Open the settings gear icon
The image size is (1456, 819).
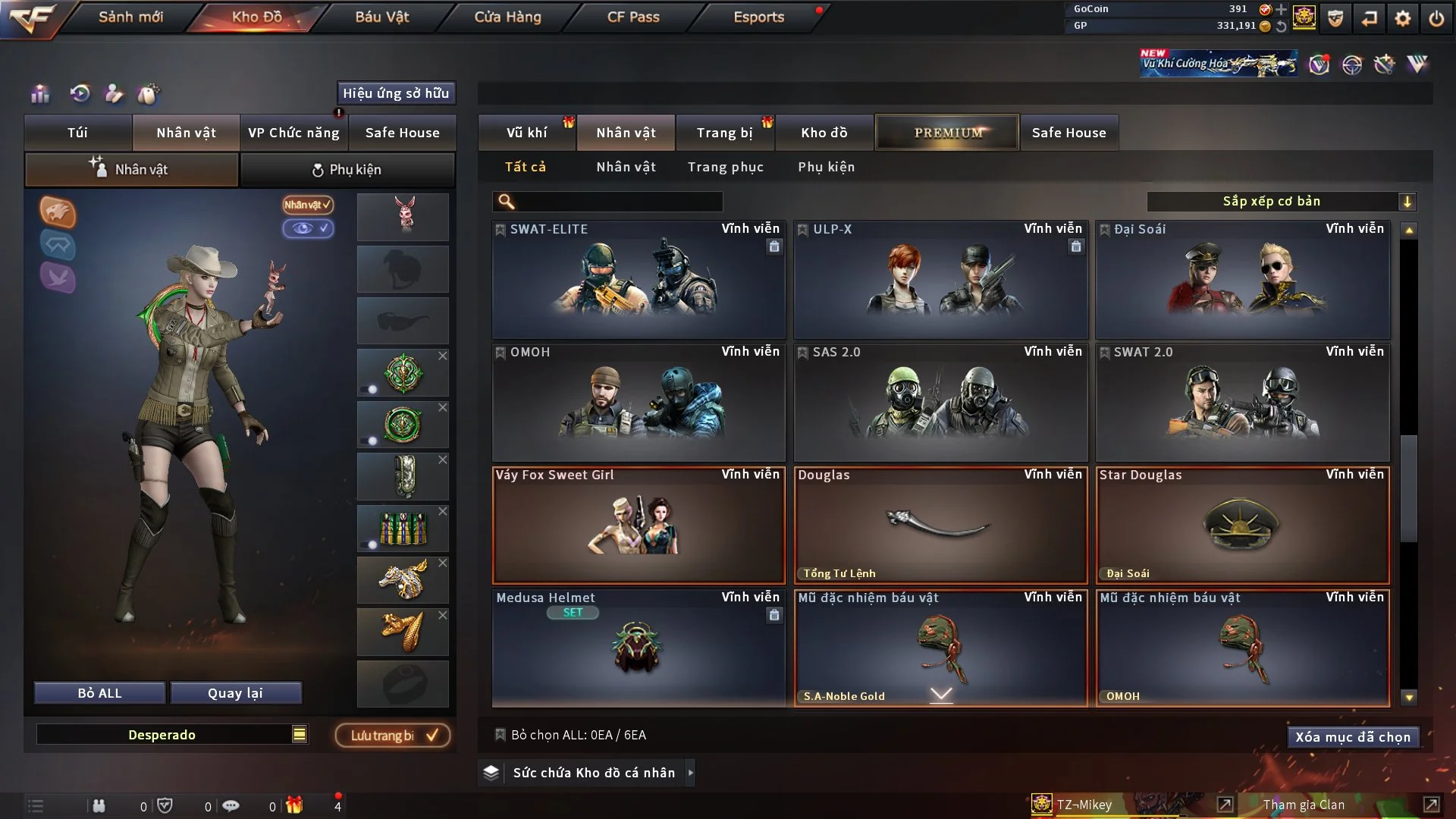pos(1401,17)
